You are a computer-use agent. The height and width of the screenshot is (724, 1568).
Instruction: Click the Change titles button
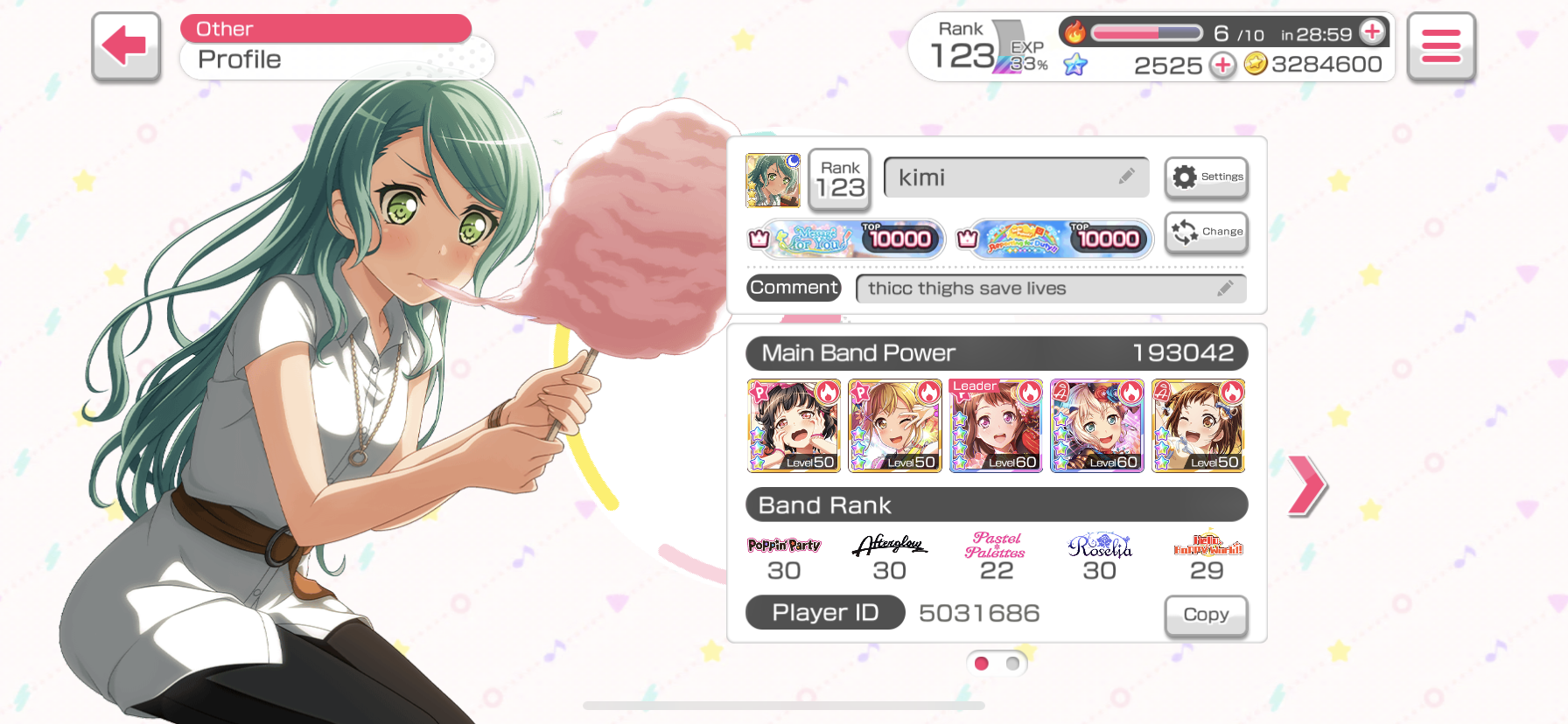(x=1206, y=232)
